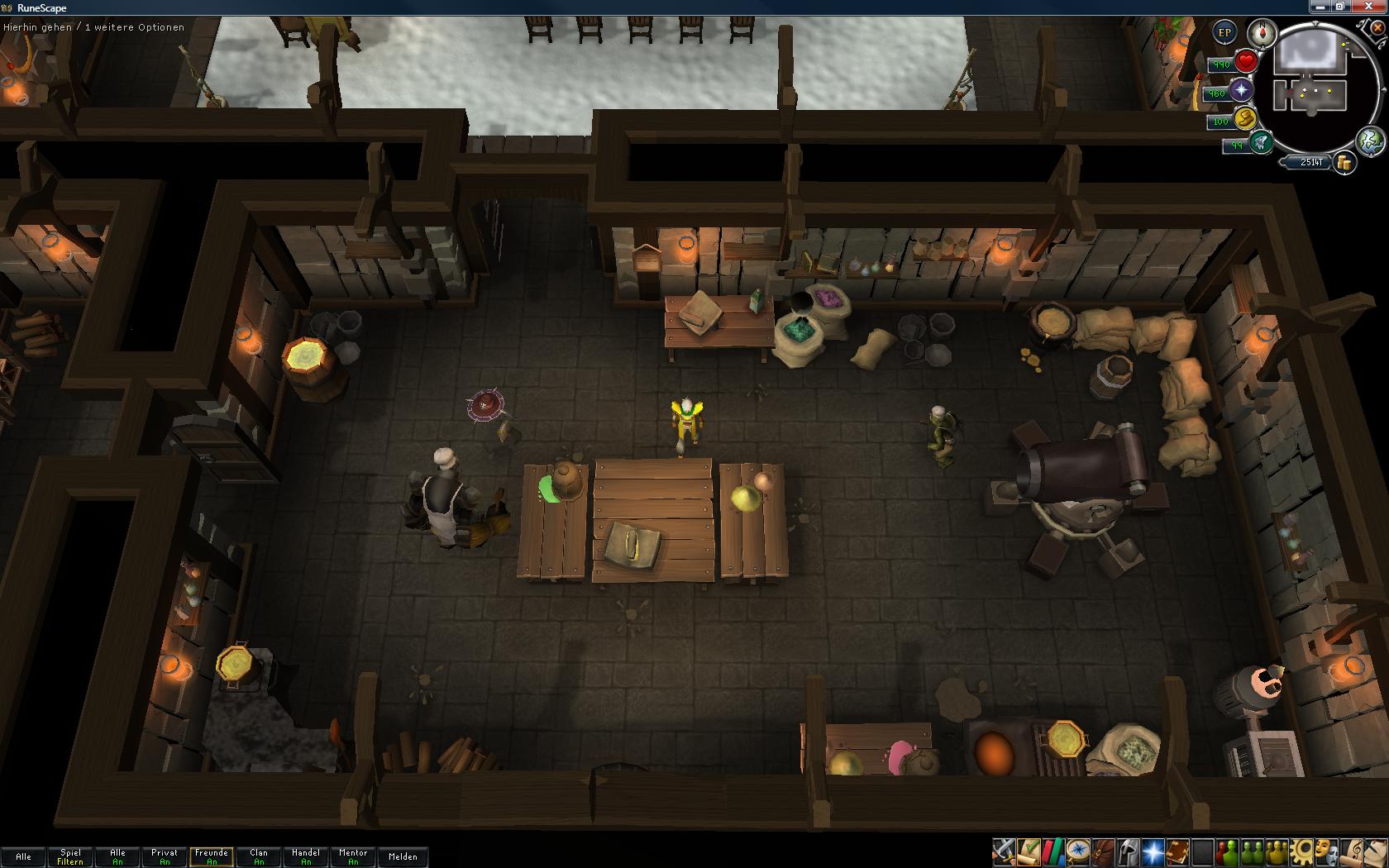
Task: Toggle run with the boot orb
Action: point(1245,118)
